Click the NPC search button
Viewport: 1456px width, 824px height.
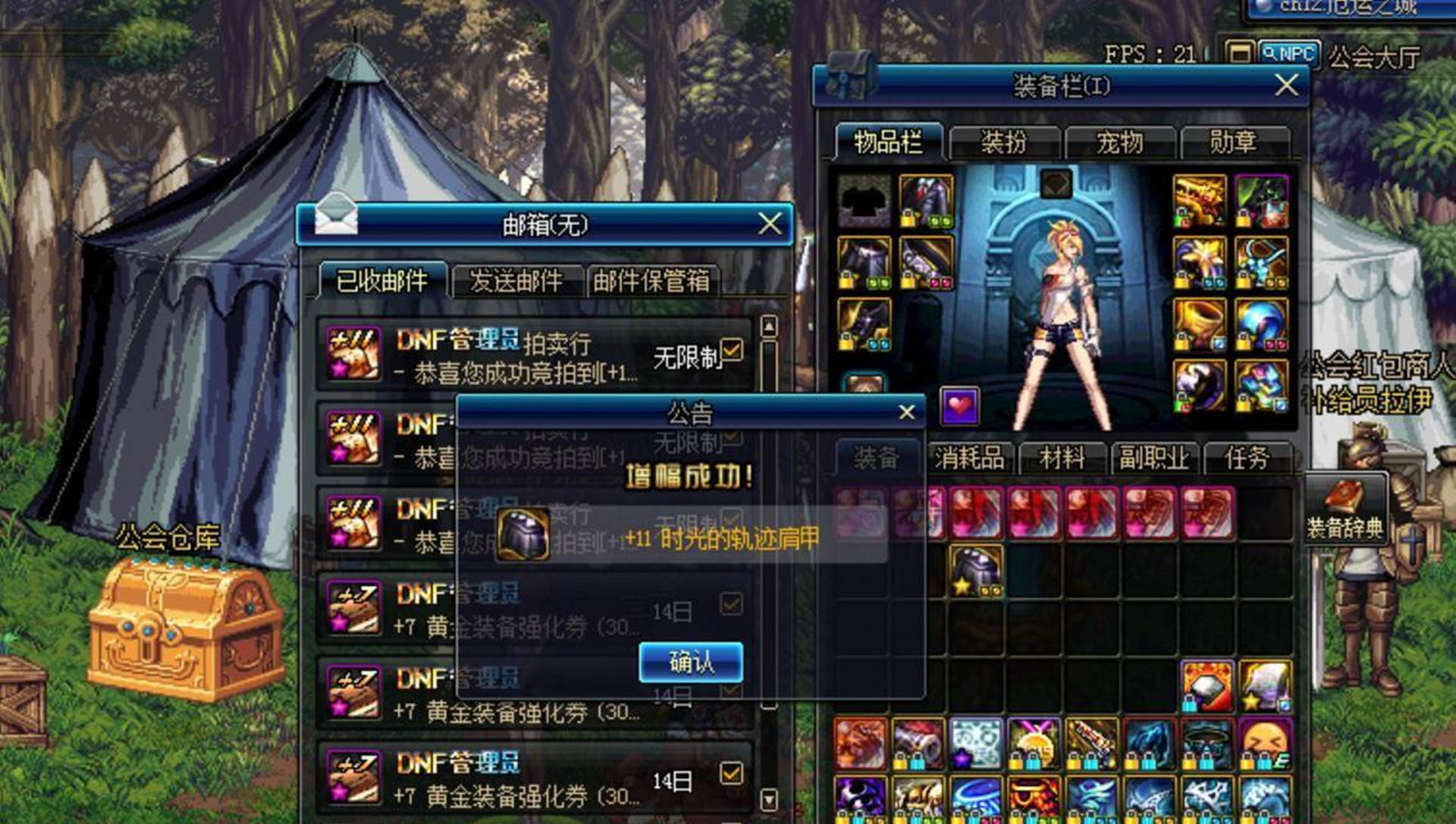coord(1289,54)
